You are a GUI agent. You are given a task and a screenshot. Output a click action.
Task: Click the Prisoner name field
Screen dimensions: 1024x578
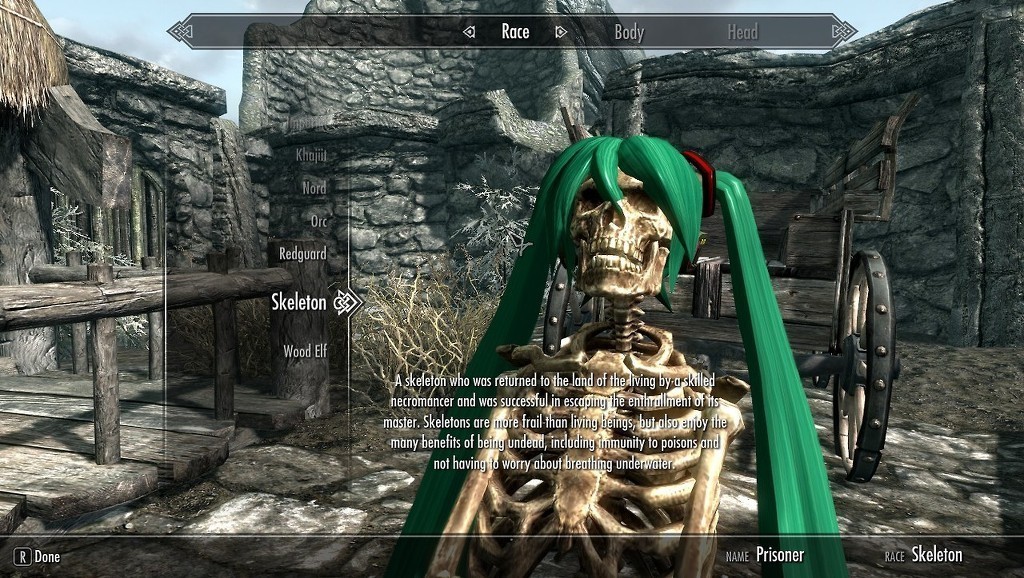click(x=779, y=555)
